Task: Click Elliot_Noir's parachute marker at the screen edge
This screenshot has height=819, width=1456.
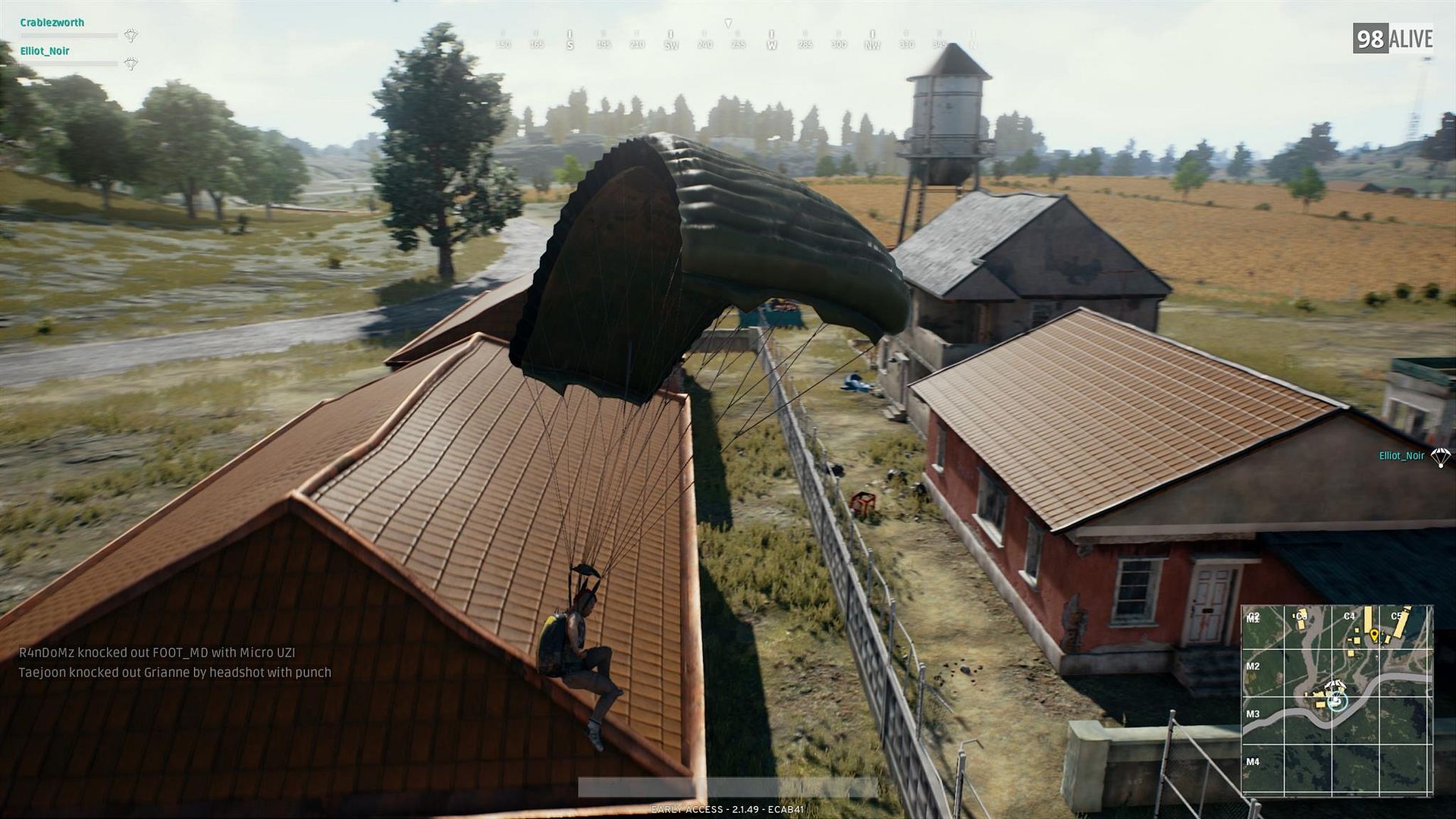Action: tap(1439, 457)
